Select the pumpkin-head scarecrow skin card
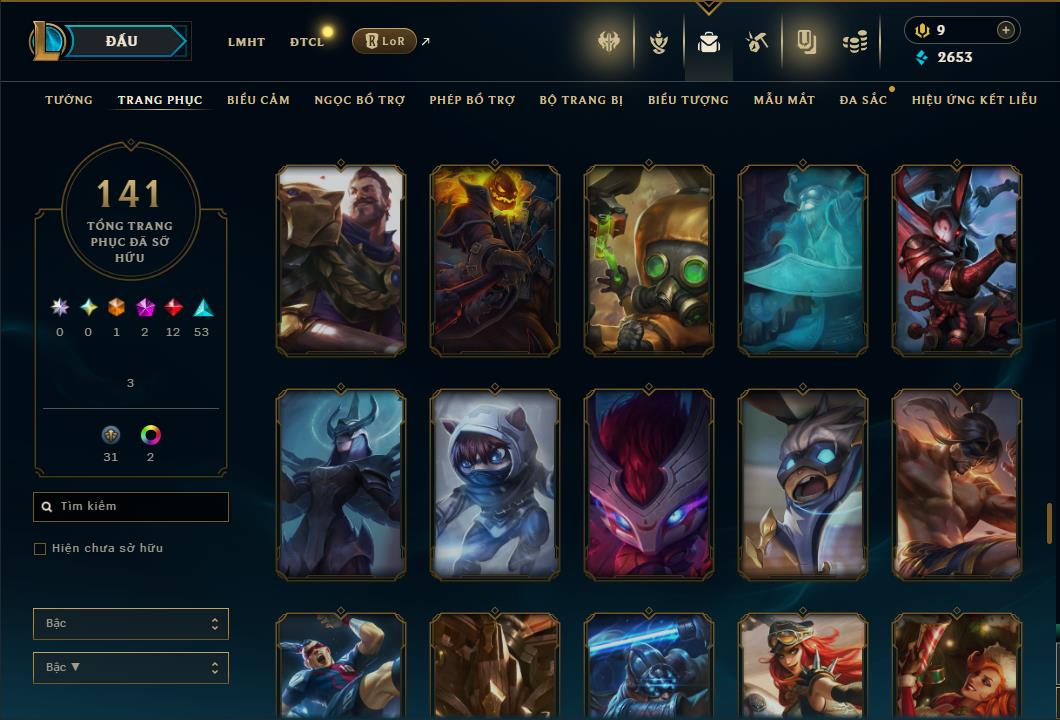 [x=495, y=261]
